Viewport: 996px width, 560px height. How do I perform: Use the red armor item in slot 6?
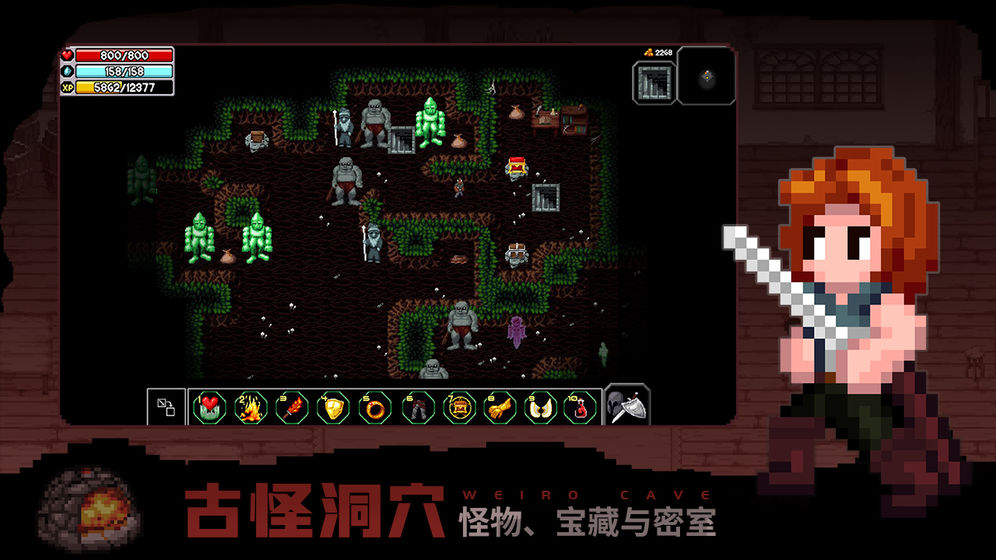click(416, 408)
